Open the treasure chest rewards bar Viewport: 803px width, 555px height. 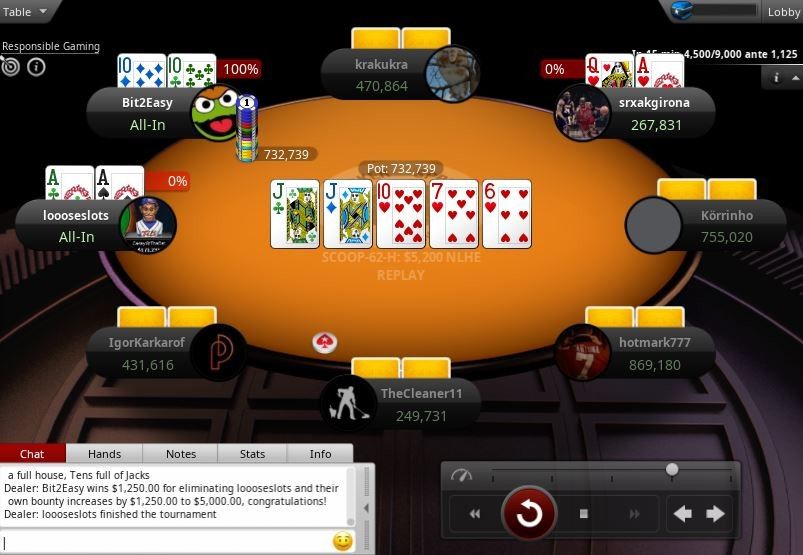coord(714,11)
